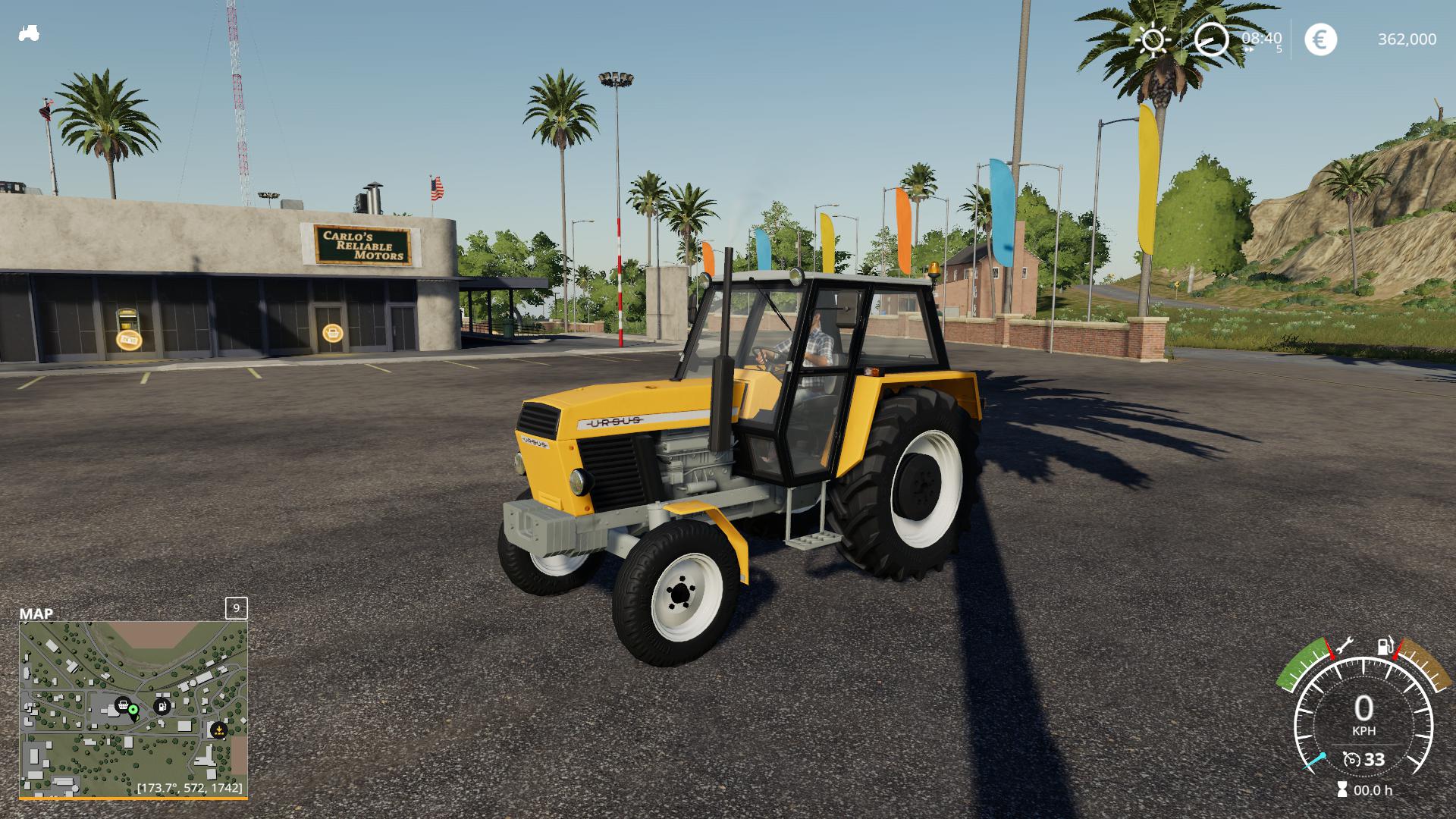Click the euro money icon

pyautogui.click(x=1320, y=39)
